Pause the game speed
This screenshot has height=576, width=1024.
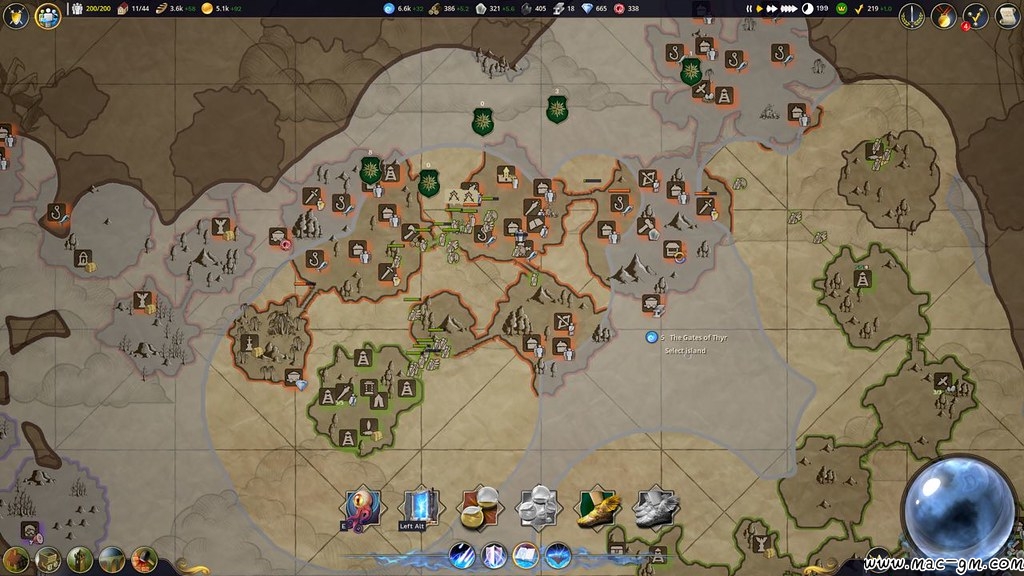(x=748, y=9)
